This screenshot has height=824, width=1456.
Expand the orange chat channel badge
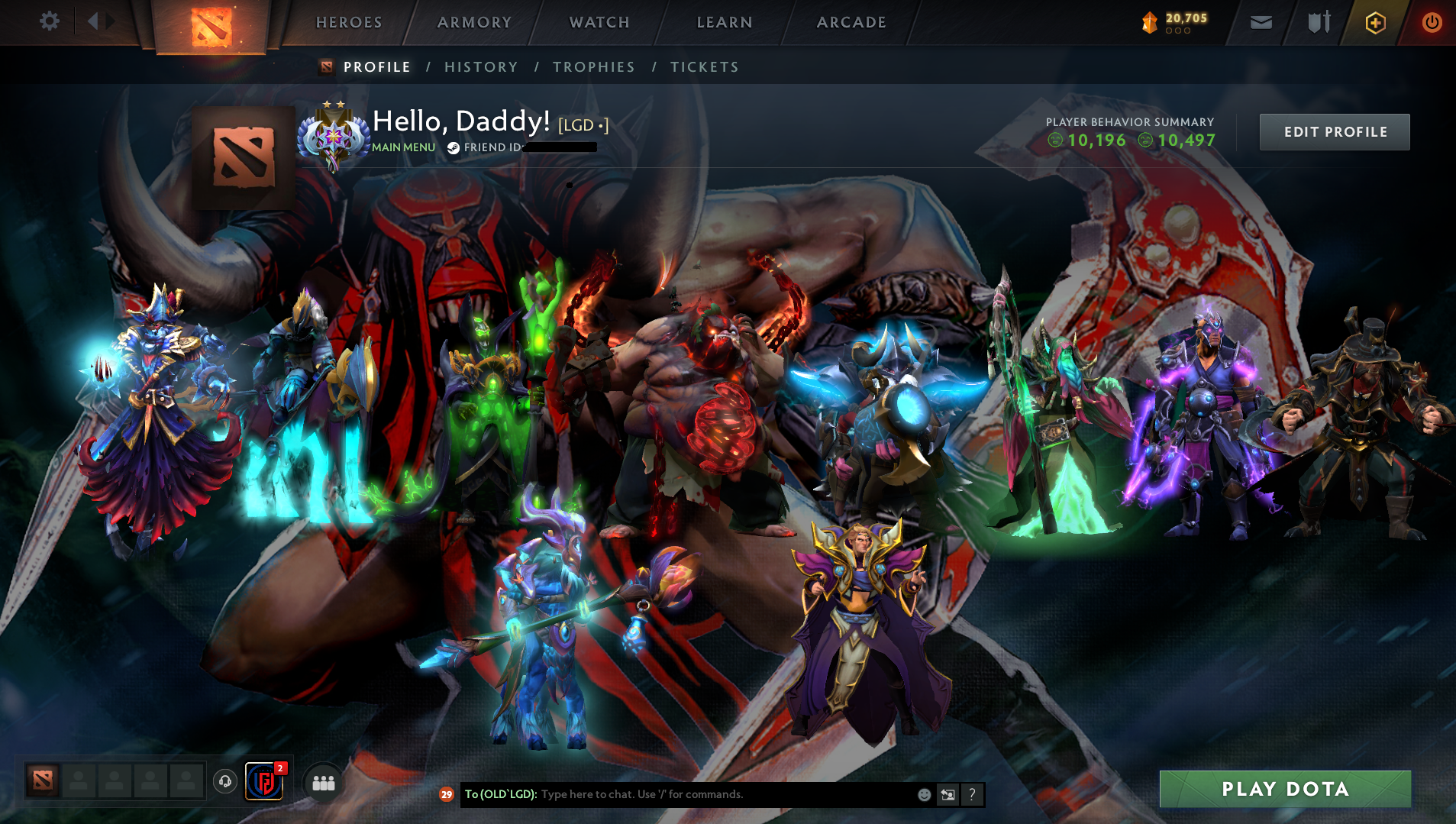tap(446, 794)
